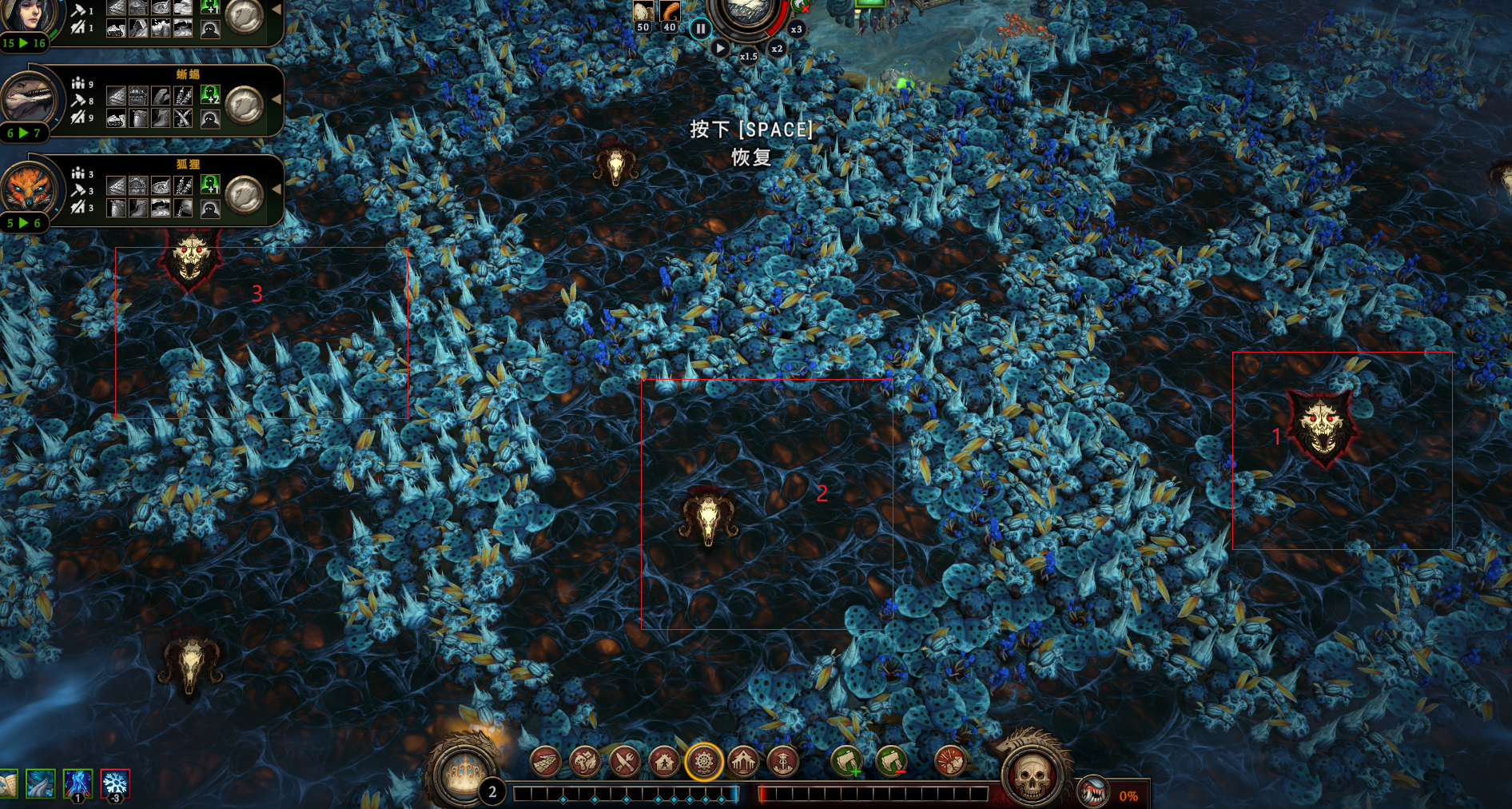The image size is (1512, 809).
Task: Click the fox species portrait
Action: (29, 190)
